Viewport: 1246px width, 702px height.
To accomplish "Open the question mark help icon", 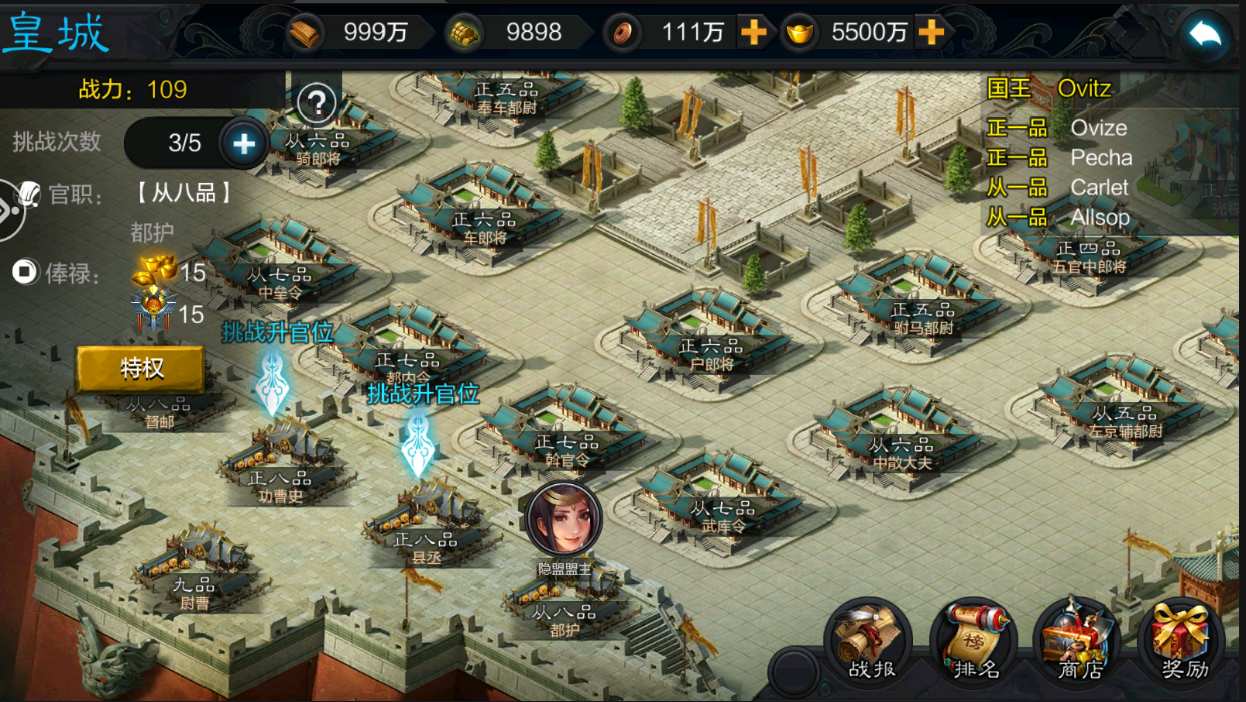I will 317,102.
